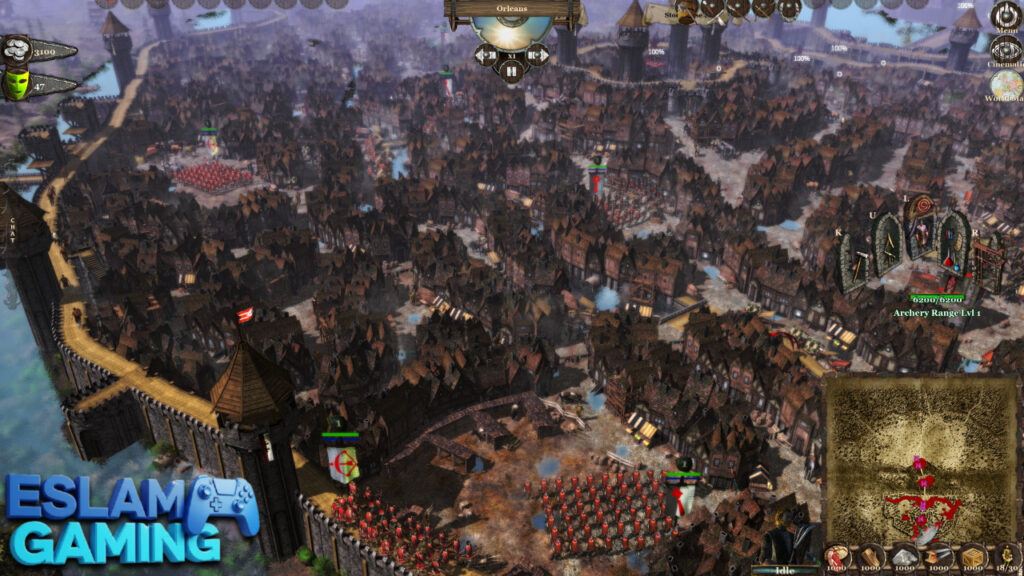Decrease game speed with the left arrow

(x=486, y=54)
